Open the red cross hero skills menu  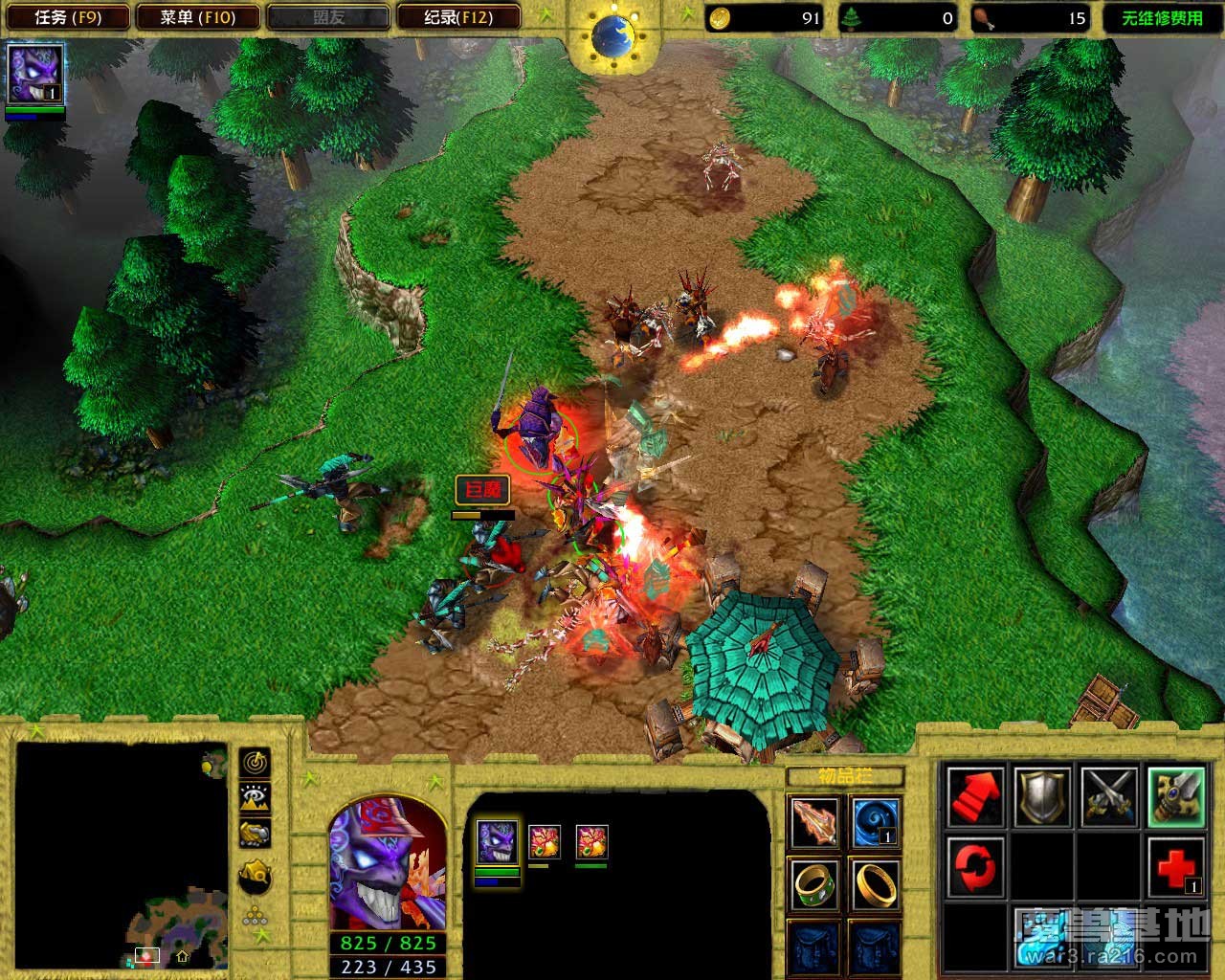pos(1176,864)
